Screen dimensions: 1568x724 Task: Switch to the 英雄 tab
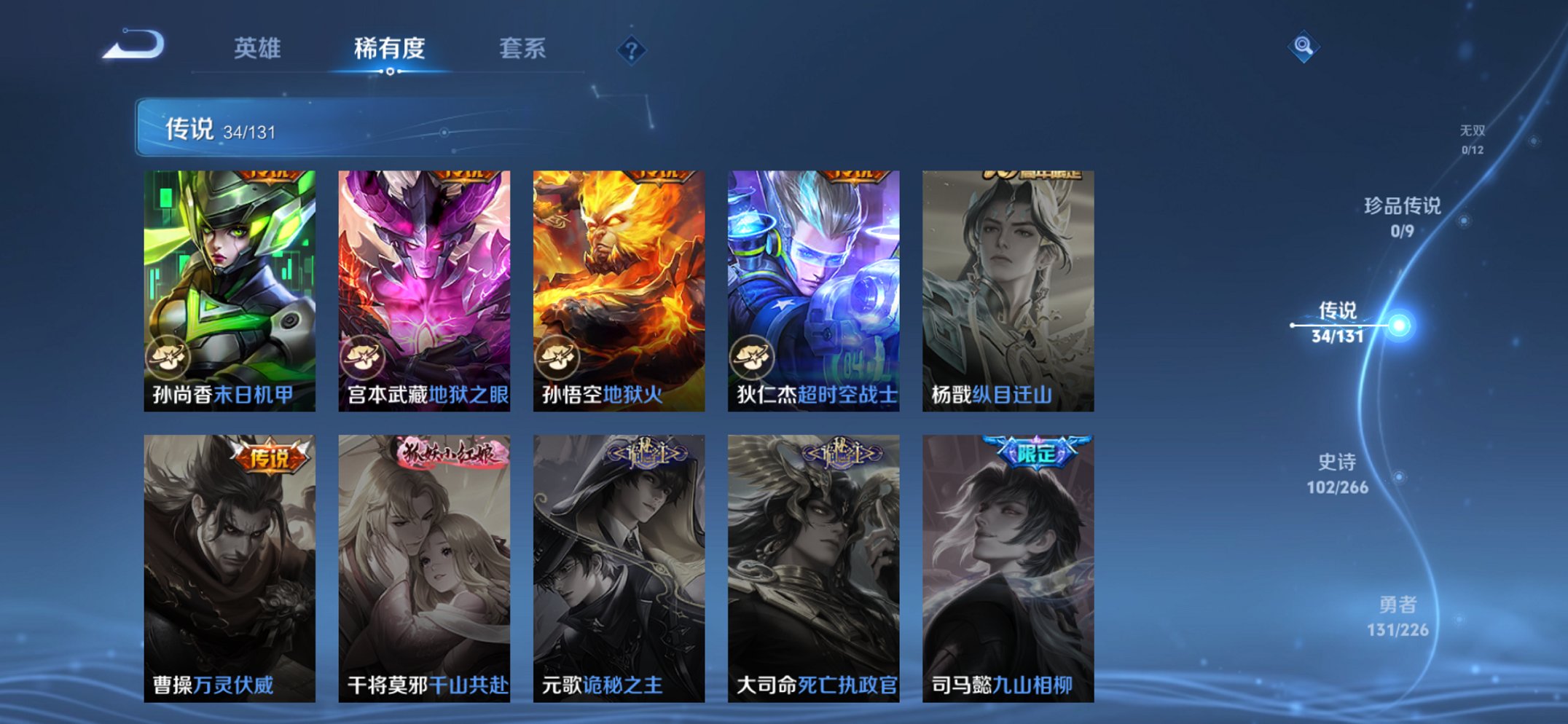pyautogui.click(x=259, y=49)
